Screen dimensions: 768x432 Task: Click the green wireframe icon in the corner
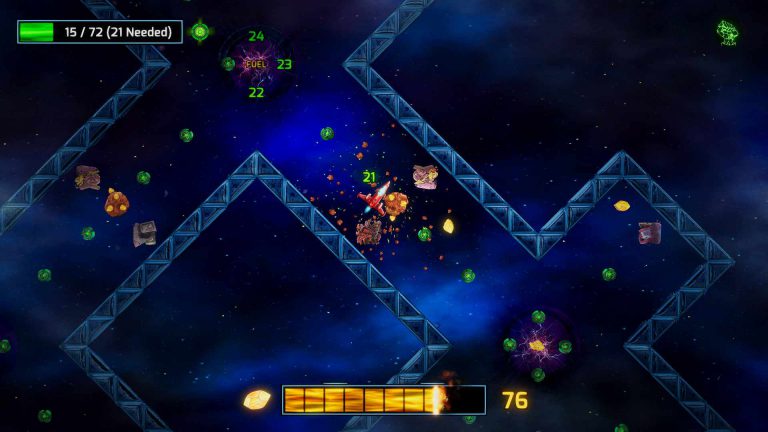point(728,33)
